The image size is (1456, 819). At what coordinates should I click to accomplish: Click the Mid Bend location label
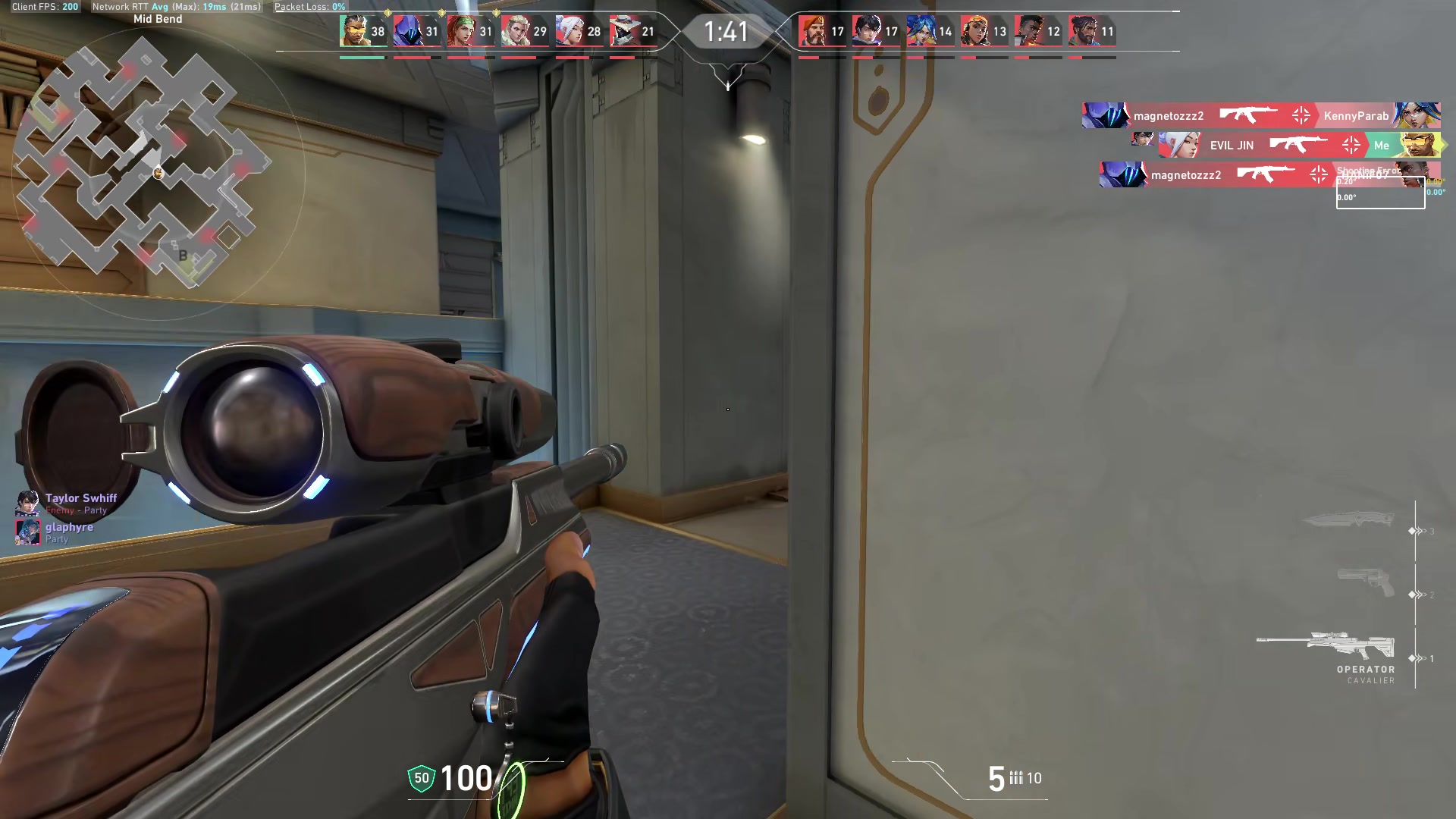point(157,18)
